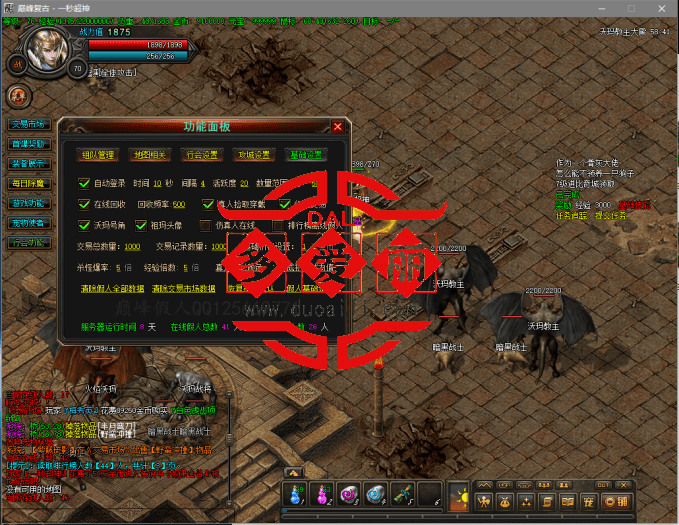Select the 行会设置 tab
This screenshot has width=679, height=525.
point(202,155)
